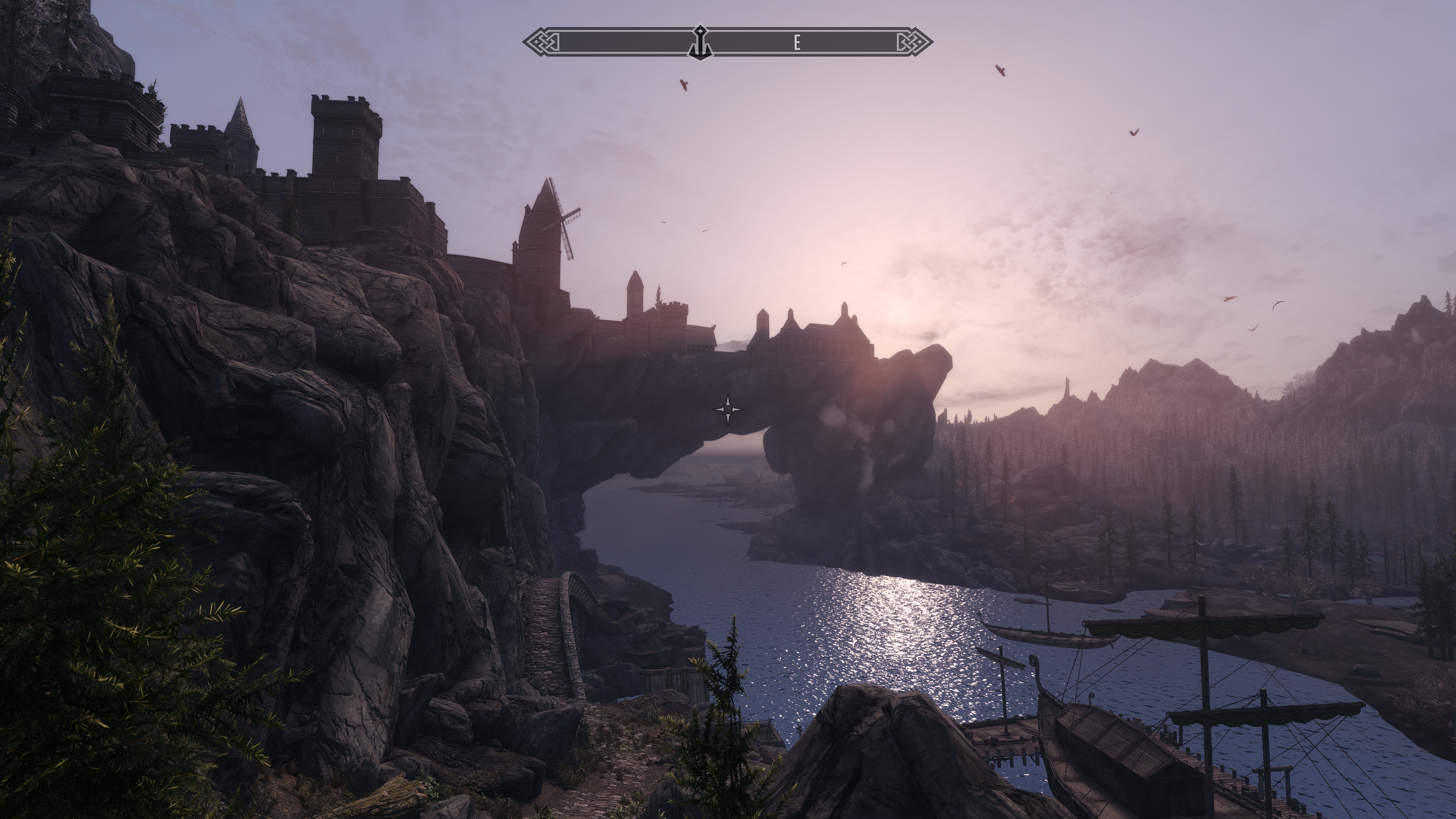
Task: Select the crosshair reticle at screen center
Action: (728, 410)
